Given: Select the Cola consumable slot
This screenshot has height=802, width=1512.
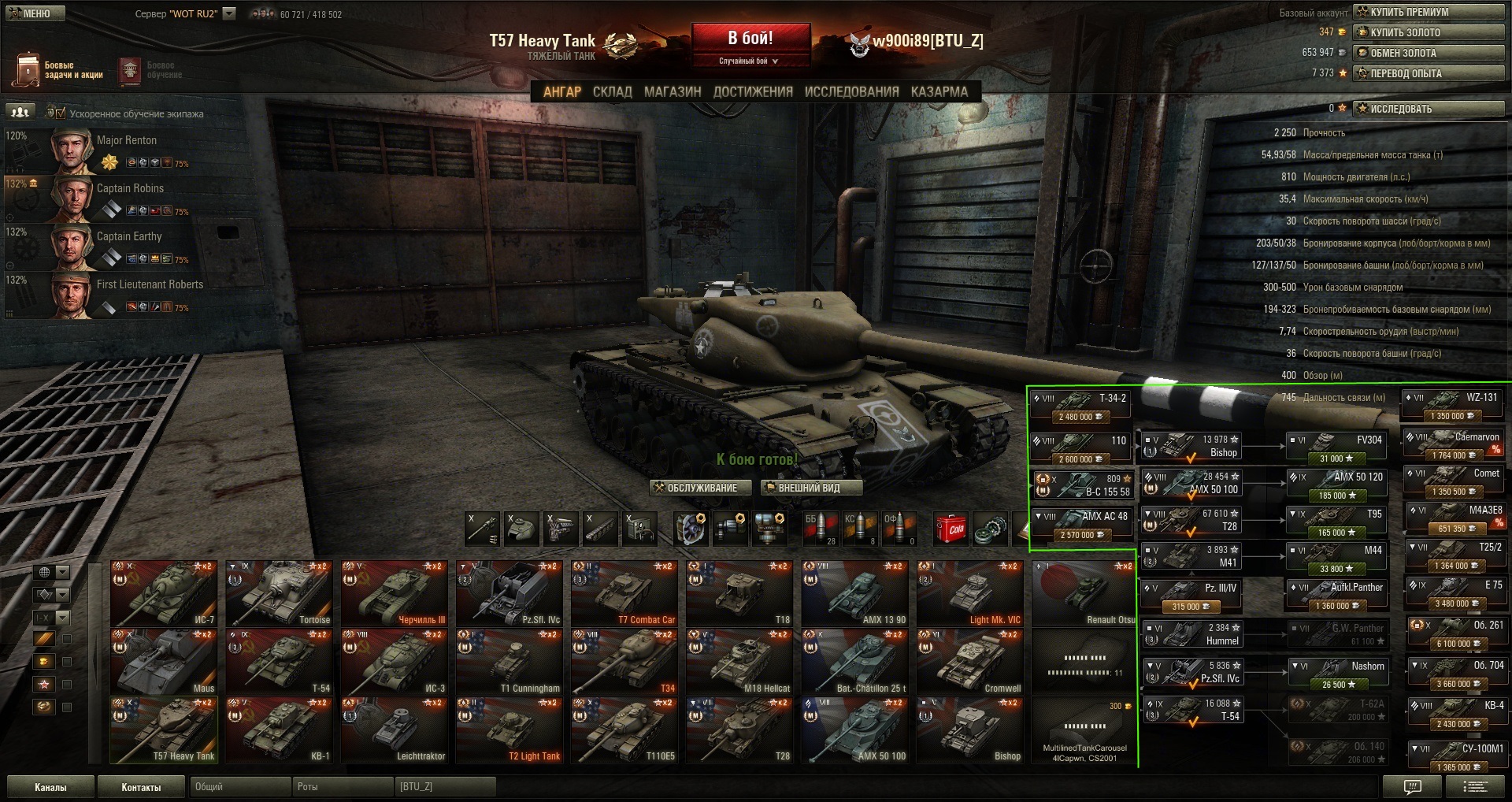Looking at the screenshot, I should [951, 529].
